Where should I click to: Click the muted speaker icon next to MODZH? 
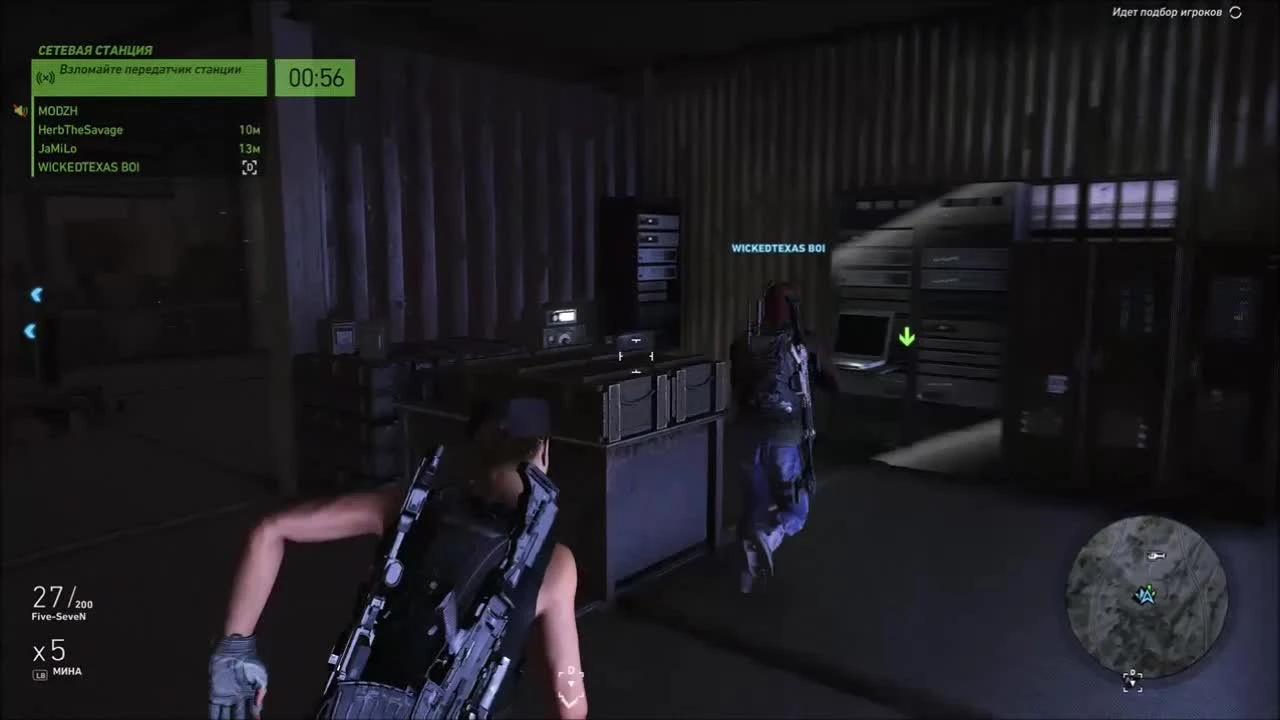[19, 110]
